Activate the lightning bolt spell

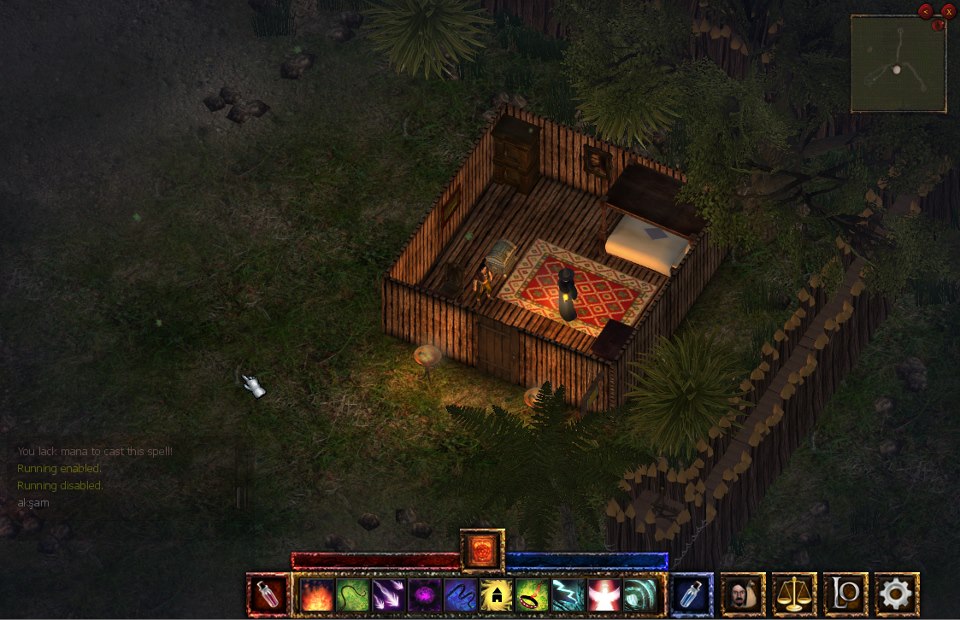point(568,595)
